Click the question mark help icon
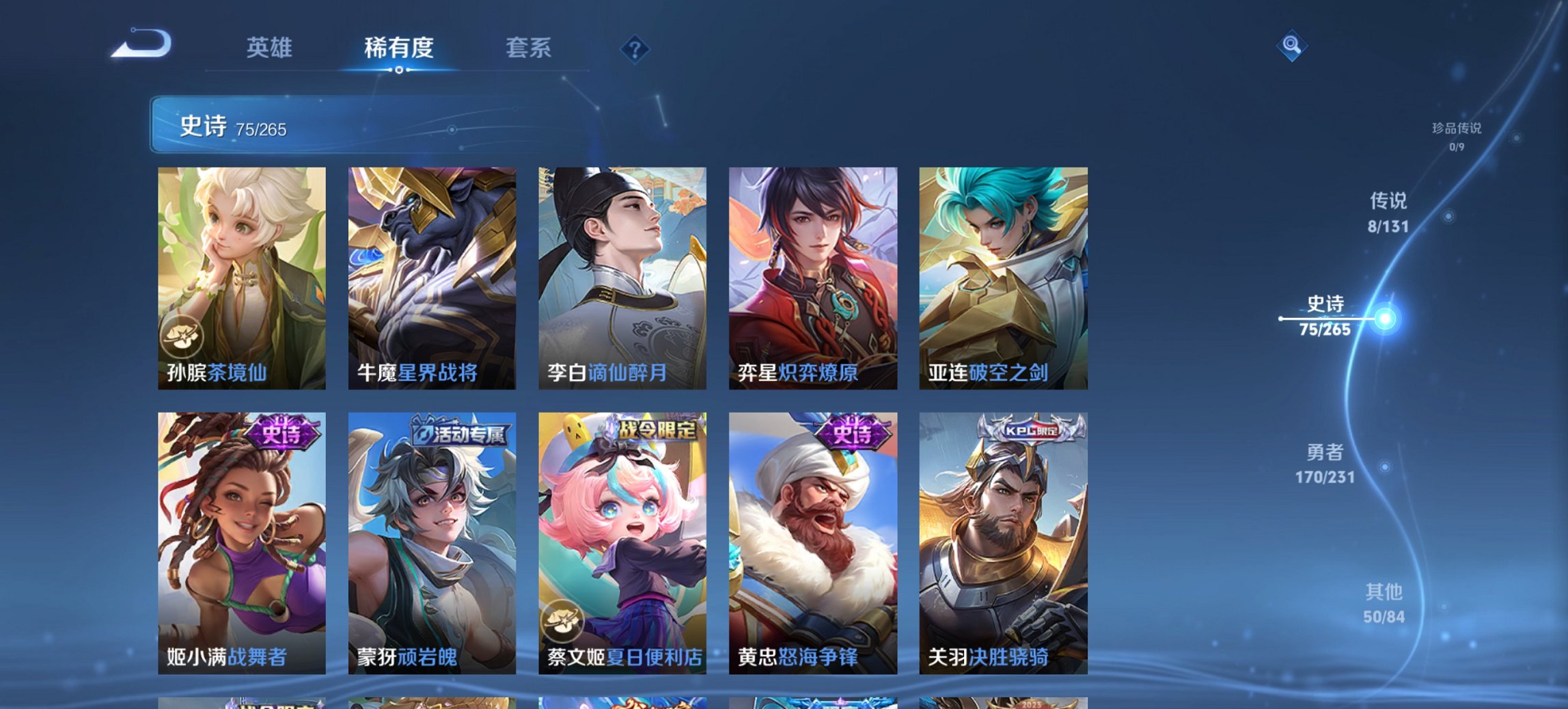1568x709 pixels. [634, 48]
